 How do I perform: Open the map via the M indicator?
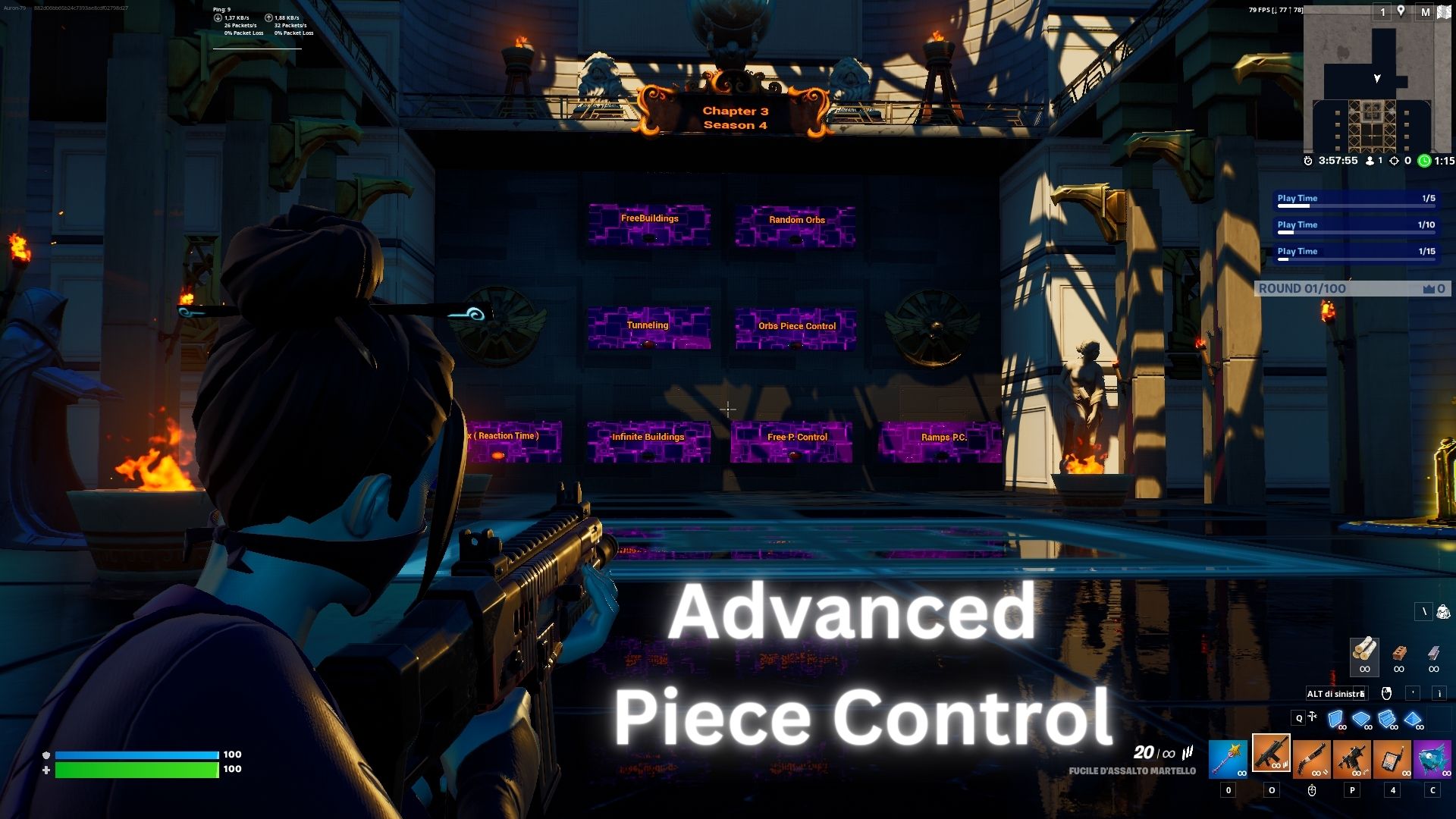pyautogui.click(x=1426, y=13)
